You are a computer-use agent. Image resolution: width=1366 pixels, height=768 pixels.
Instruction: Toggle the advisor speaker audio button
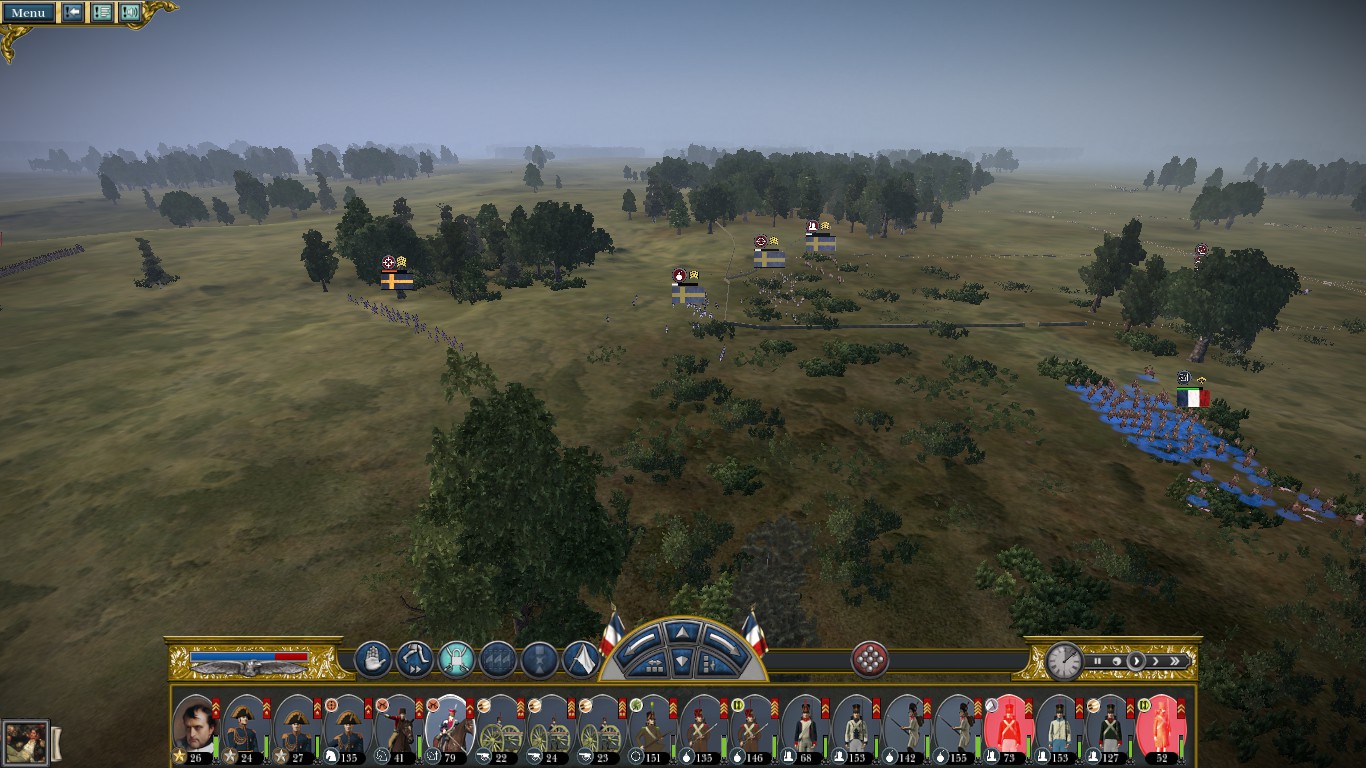click(x=130, y=13)
